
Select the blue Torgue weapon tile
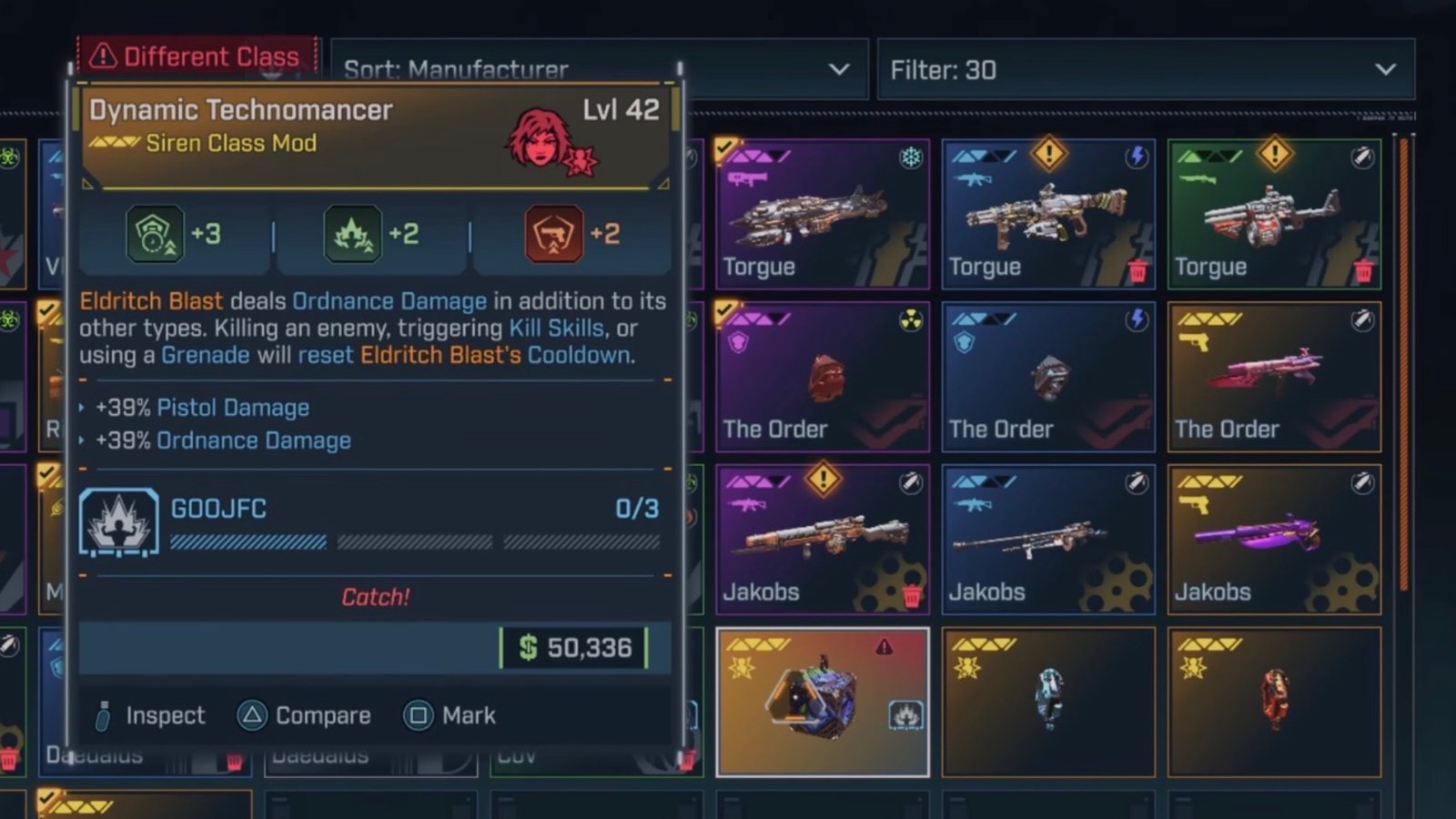click(x=1047, y=214)
